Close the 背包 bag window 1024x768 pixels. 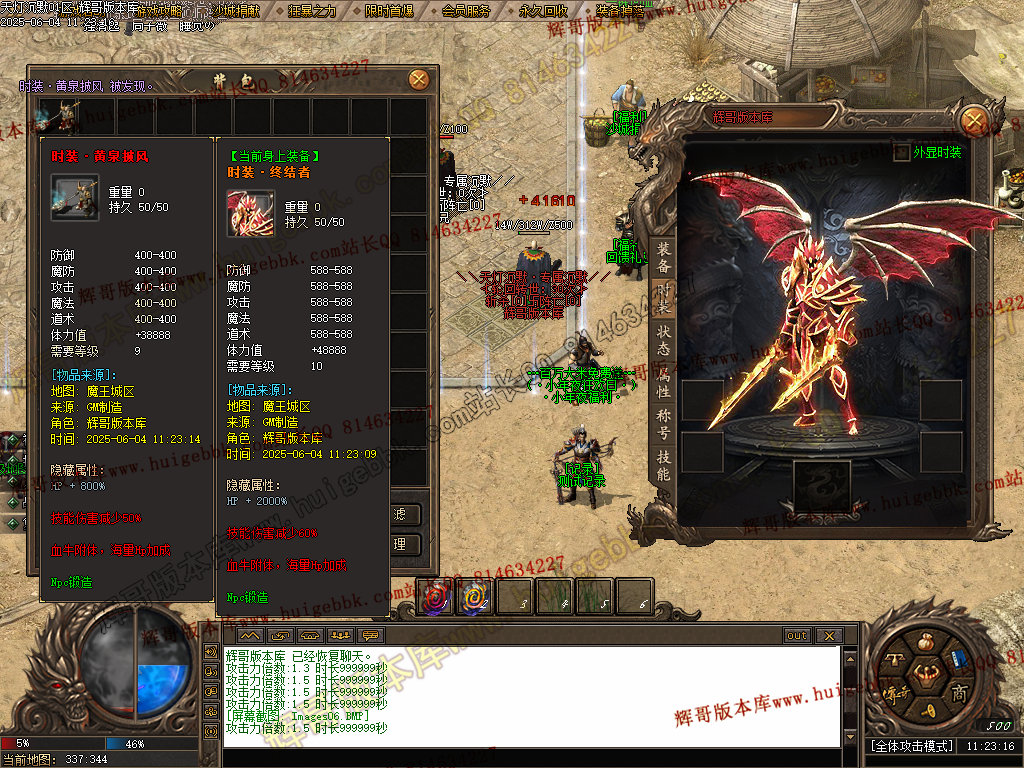[x=419, y=80]
